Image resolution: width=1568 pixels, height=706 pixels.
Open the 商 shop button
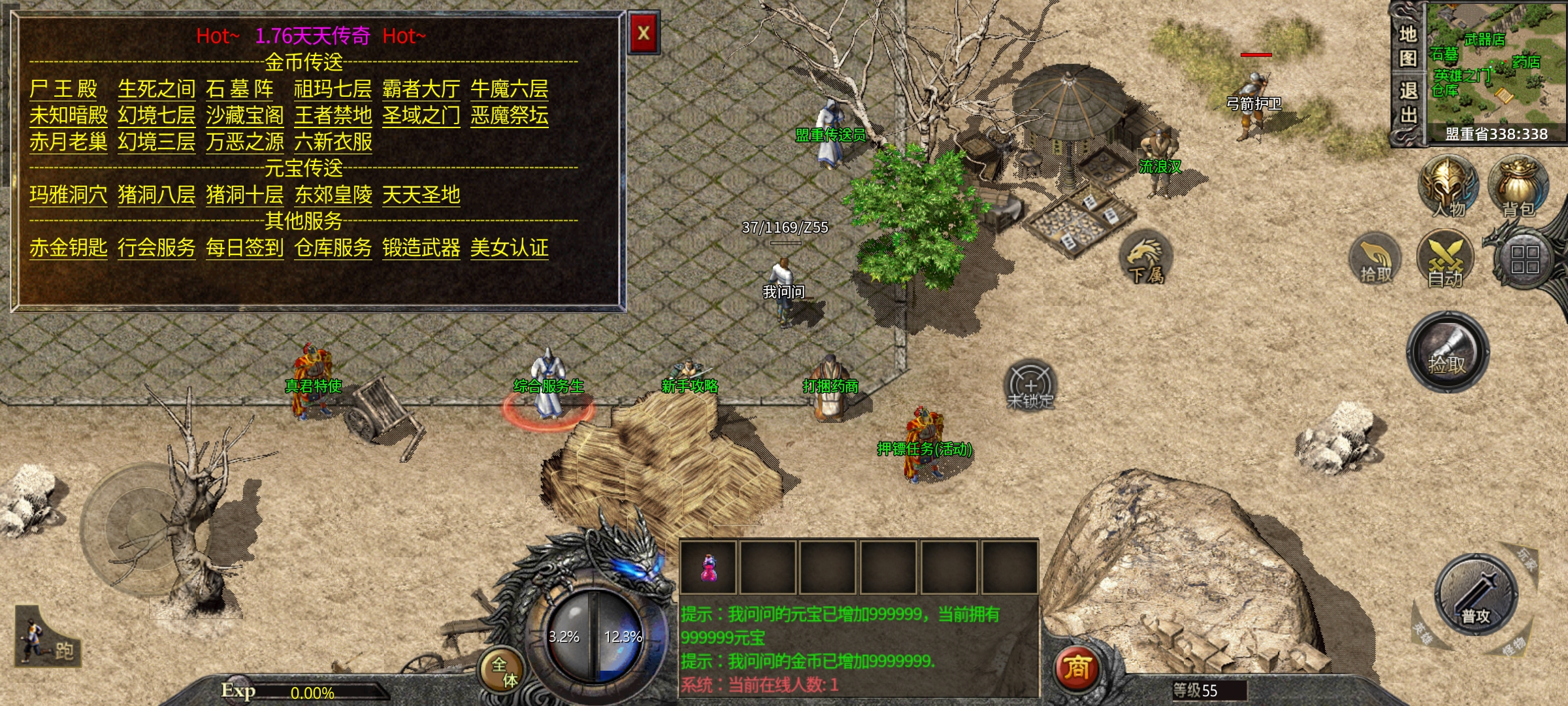[x=1077, y=668]
